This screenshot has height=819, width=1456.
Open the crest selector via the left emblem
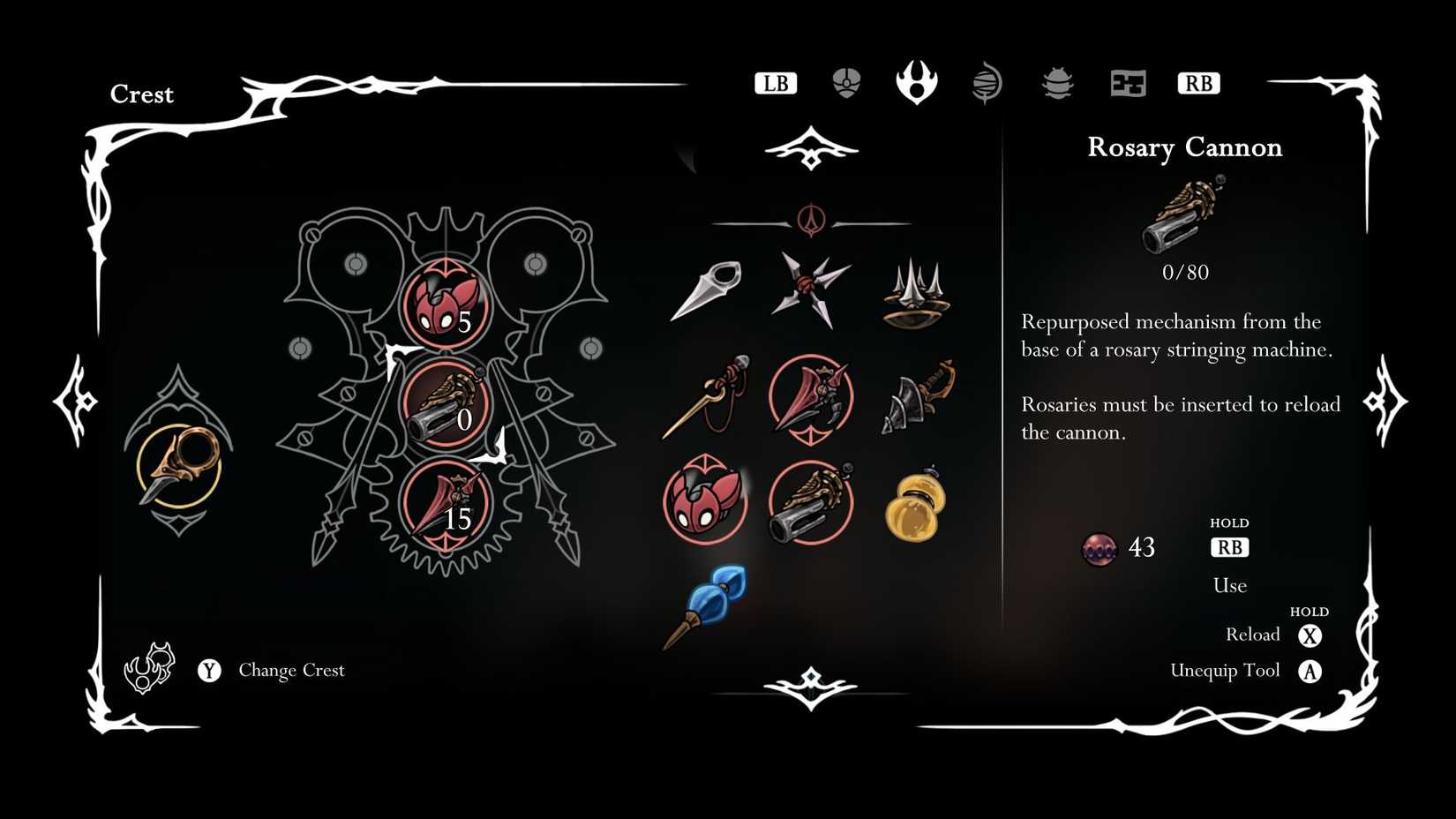click(x=181, y=463)
